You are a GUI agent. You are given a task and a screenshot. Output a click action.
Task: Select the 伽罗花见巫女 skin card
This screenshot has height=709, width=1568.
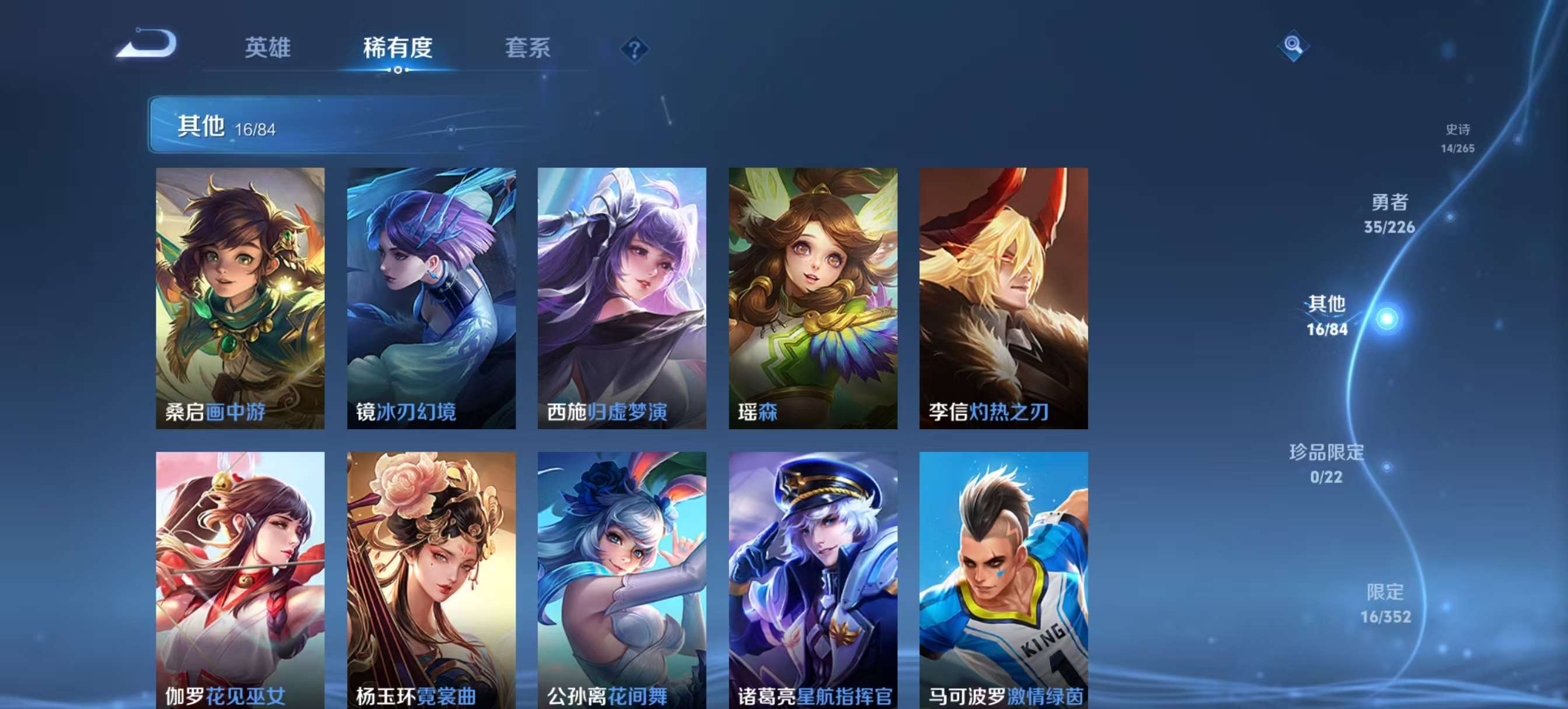point(240,578)
